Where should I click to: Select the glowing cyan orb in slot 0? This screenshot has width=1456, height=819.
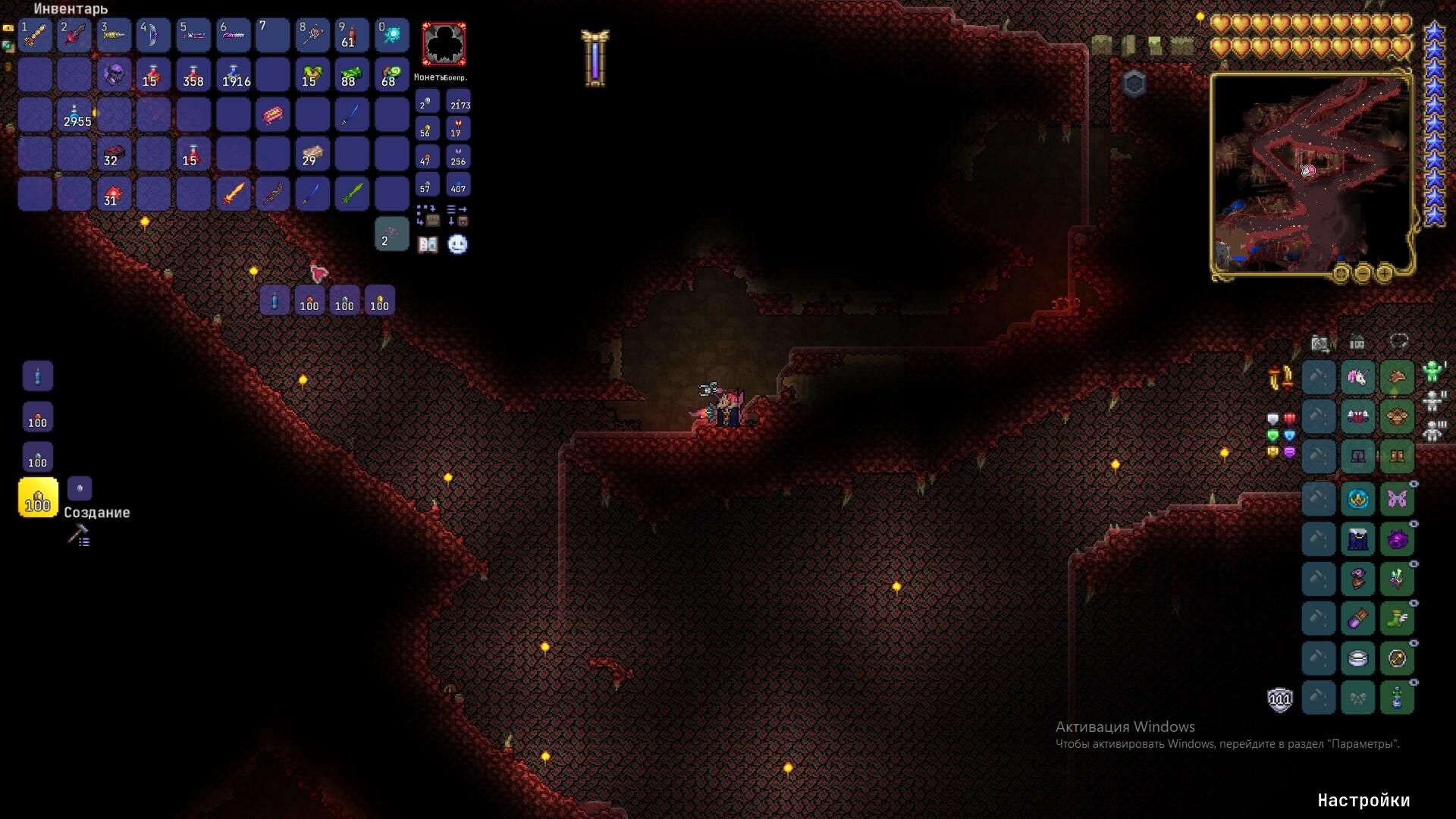pos(391,35)
